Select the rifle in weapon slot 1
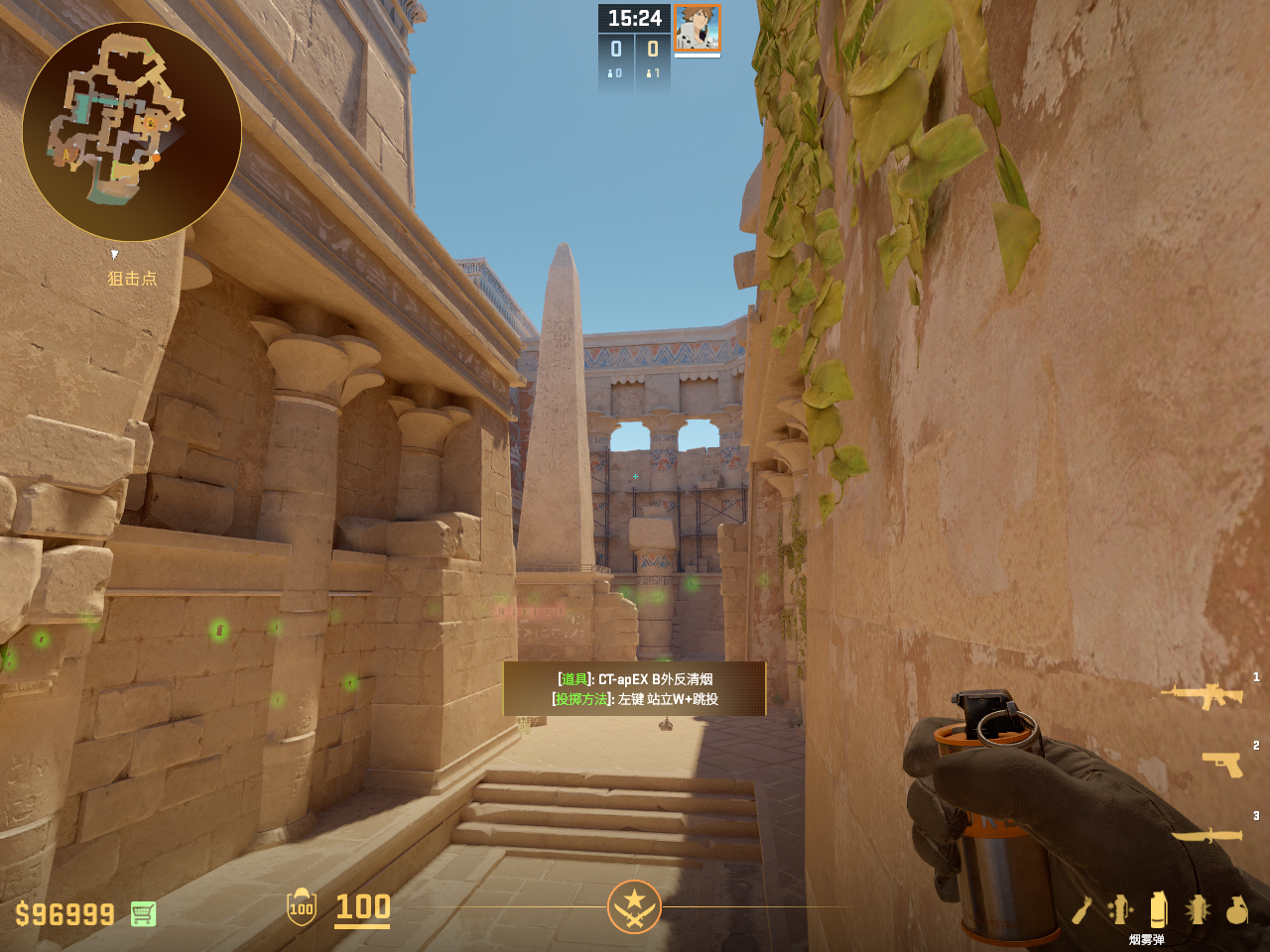1270x952 pixels. click(1203, 695)
